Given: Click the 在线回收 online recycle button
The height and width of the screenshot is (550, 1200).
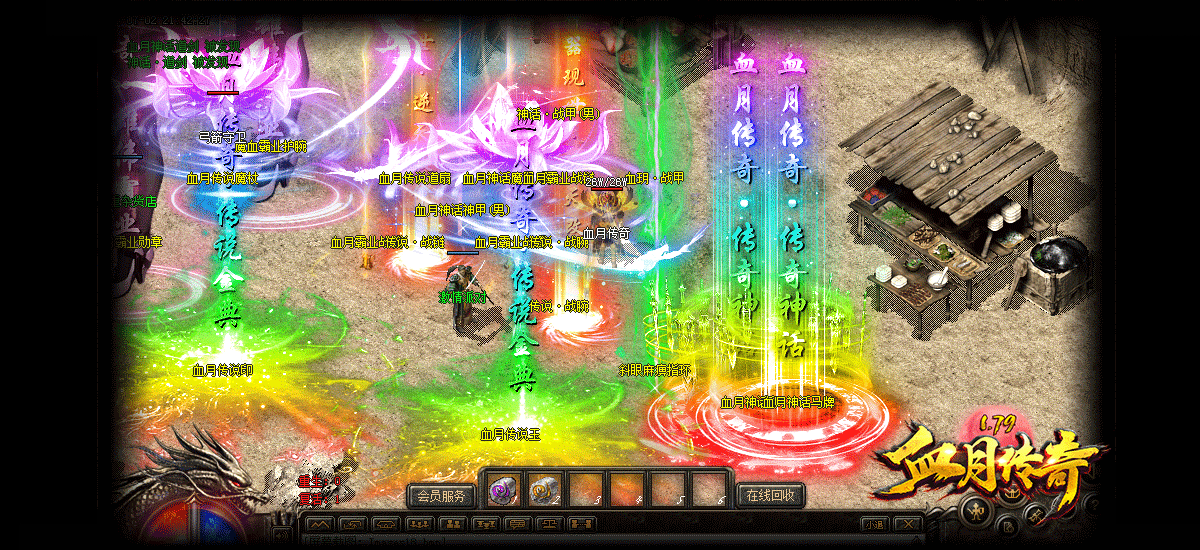Looking at the screenshot, I should click(770, 495).
